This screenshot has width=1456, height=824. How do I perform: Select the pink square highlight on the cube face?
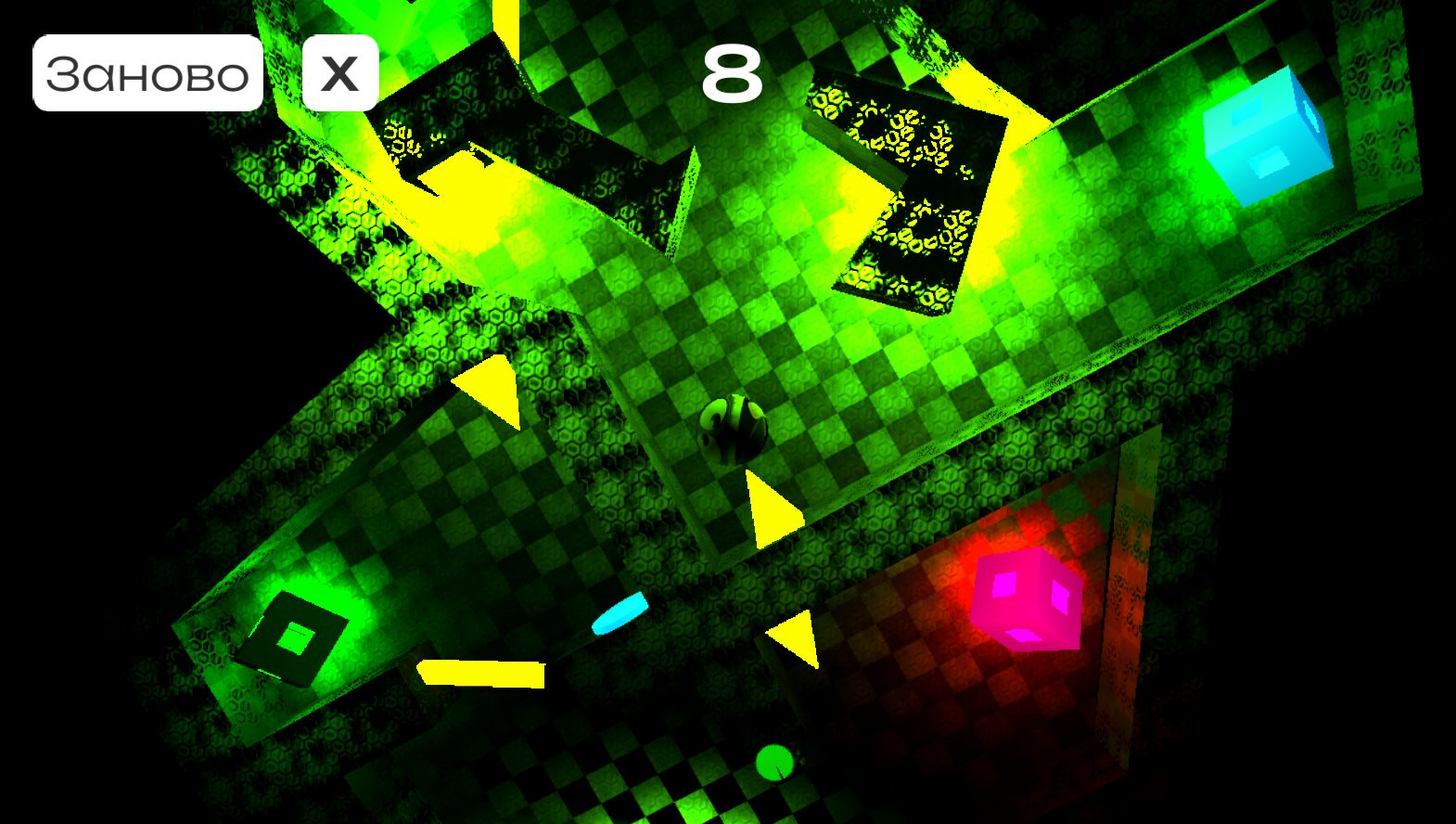(1004, 585)
